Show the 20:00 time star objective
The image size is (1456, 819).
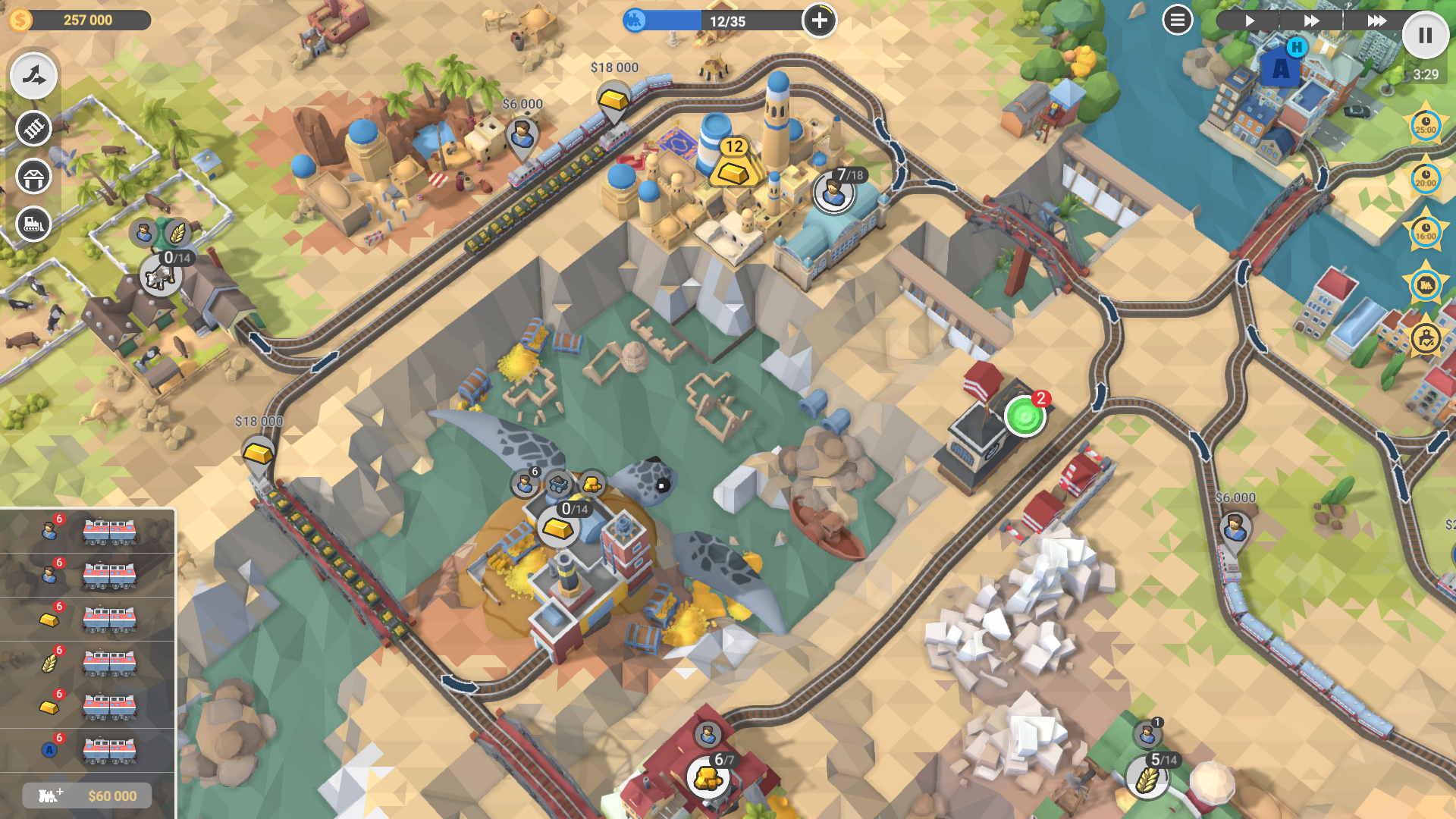pos(1426,179)
